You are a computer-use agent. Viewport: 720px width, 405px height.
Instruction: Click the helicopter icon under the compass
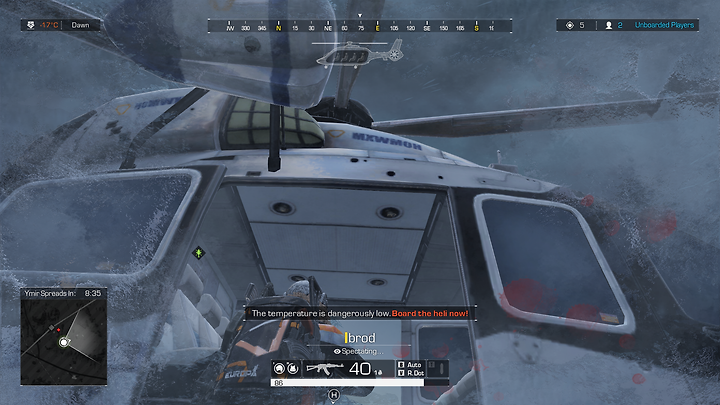[x=357, y=57]
